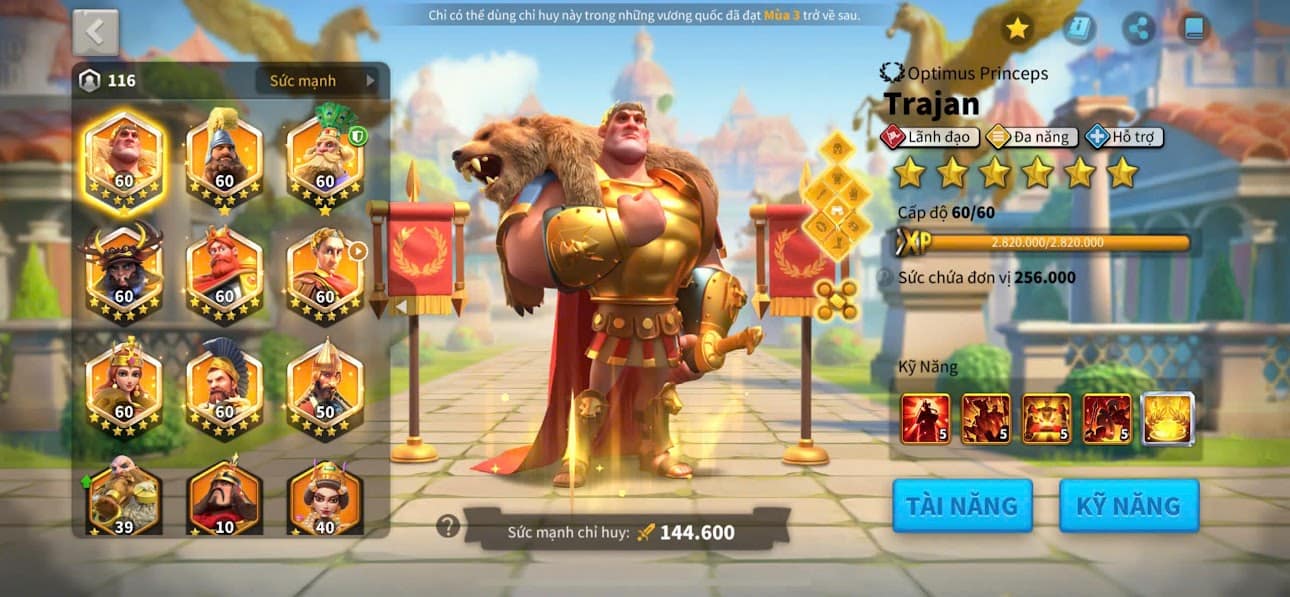Select the Trajan commander portrait

tap(124, 160)
